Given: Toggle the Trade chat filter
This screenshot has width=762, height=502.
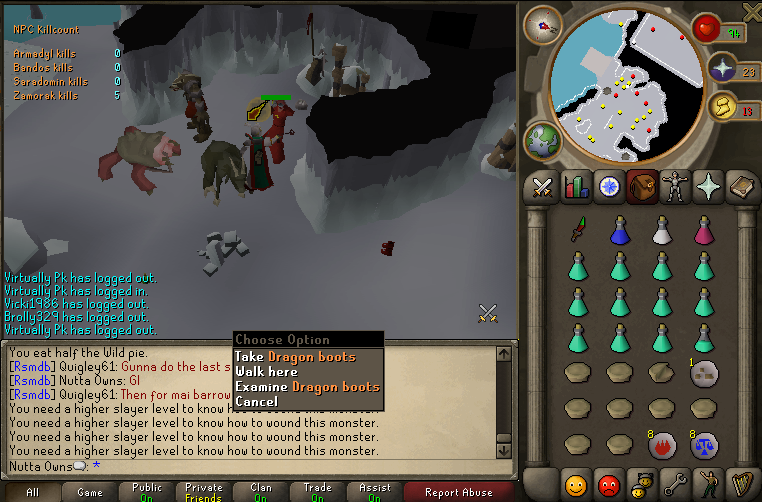Looking at the screenshot, I should point(318,492).
